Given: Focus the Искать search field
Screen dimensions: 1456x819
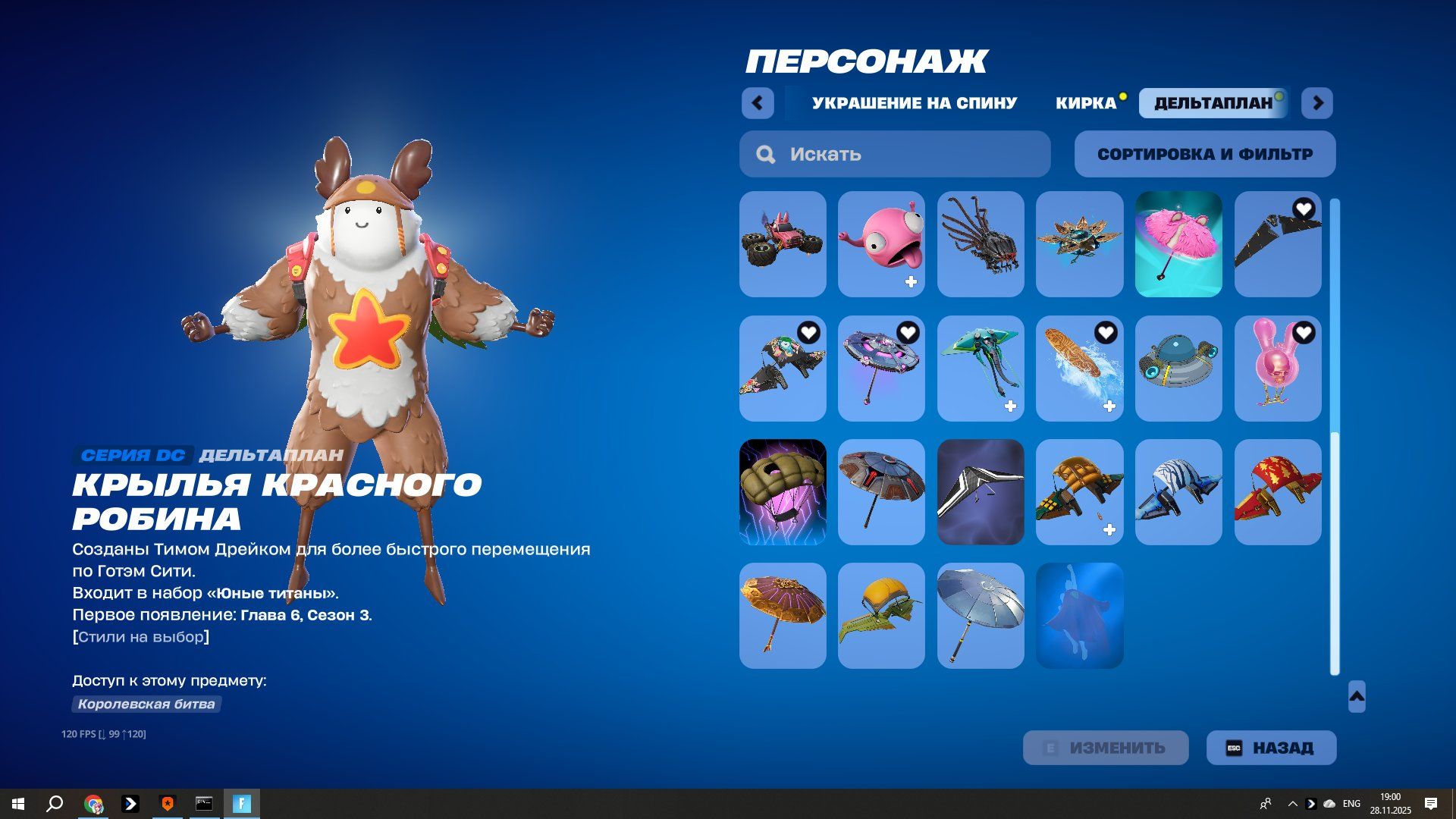Looking at the screenshot, I should click(895, 154).
